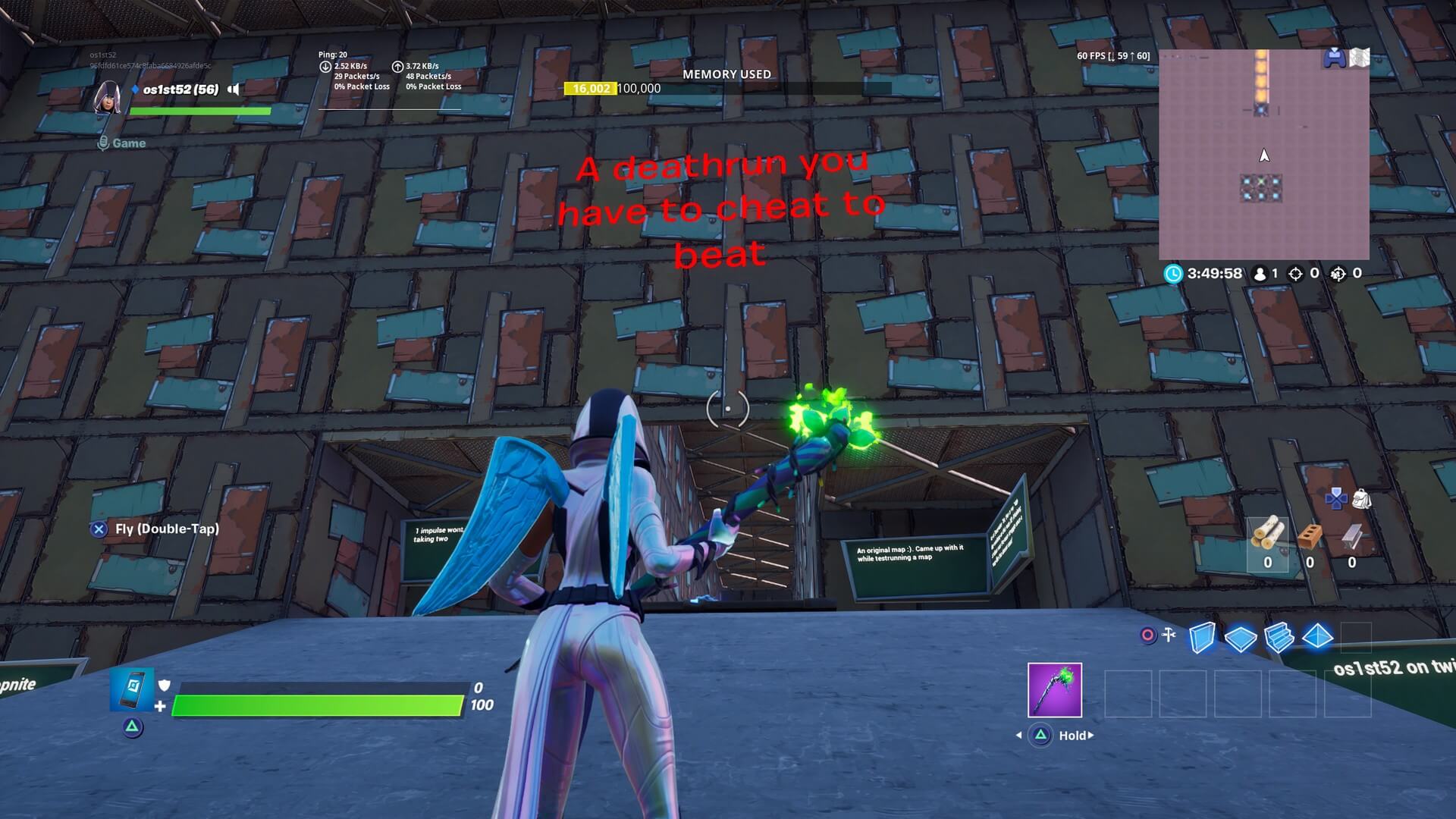
Task: Click the Memory Used progress bar
Action: 726,88
